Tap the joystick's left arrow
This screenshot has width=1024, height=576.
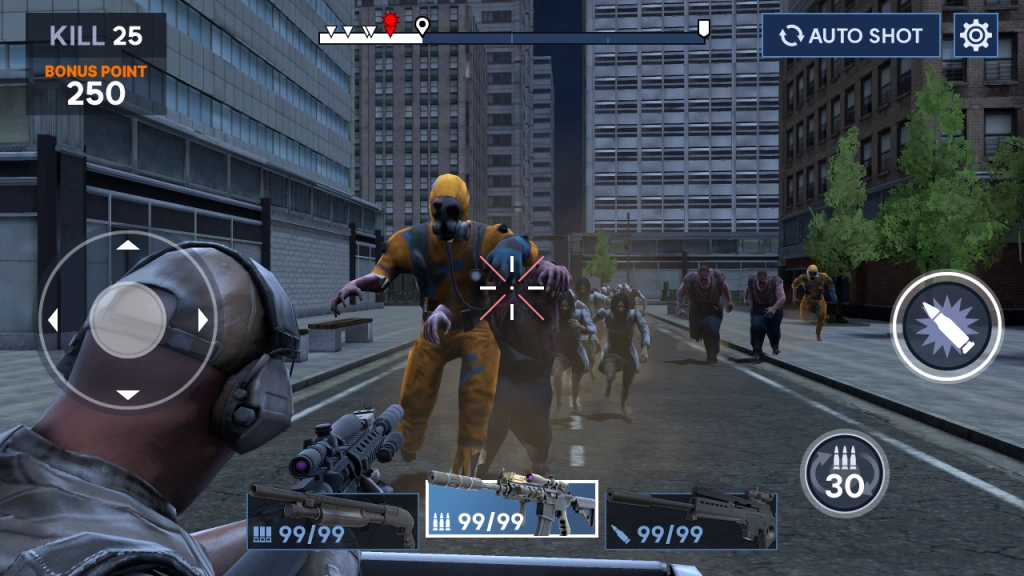pos(53,320)
